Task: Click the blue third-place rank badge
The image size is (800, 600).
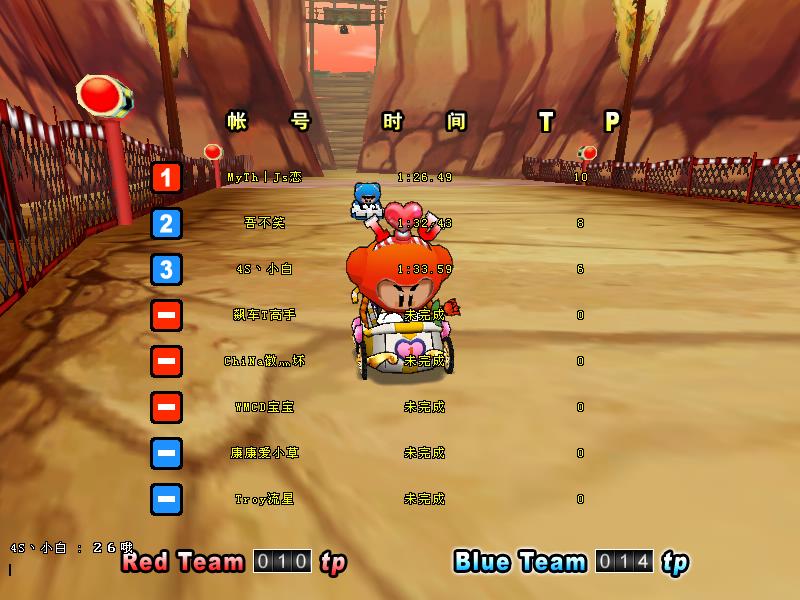Action: coord(167,269)
